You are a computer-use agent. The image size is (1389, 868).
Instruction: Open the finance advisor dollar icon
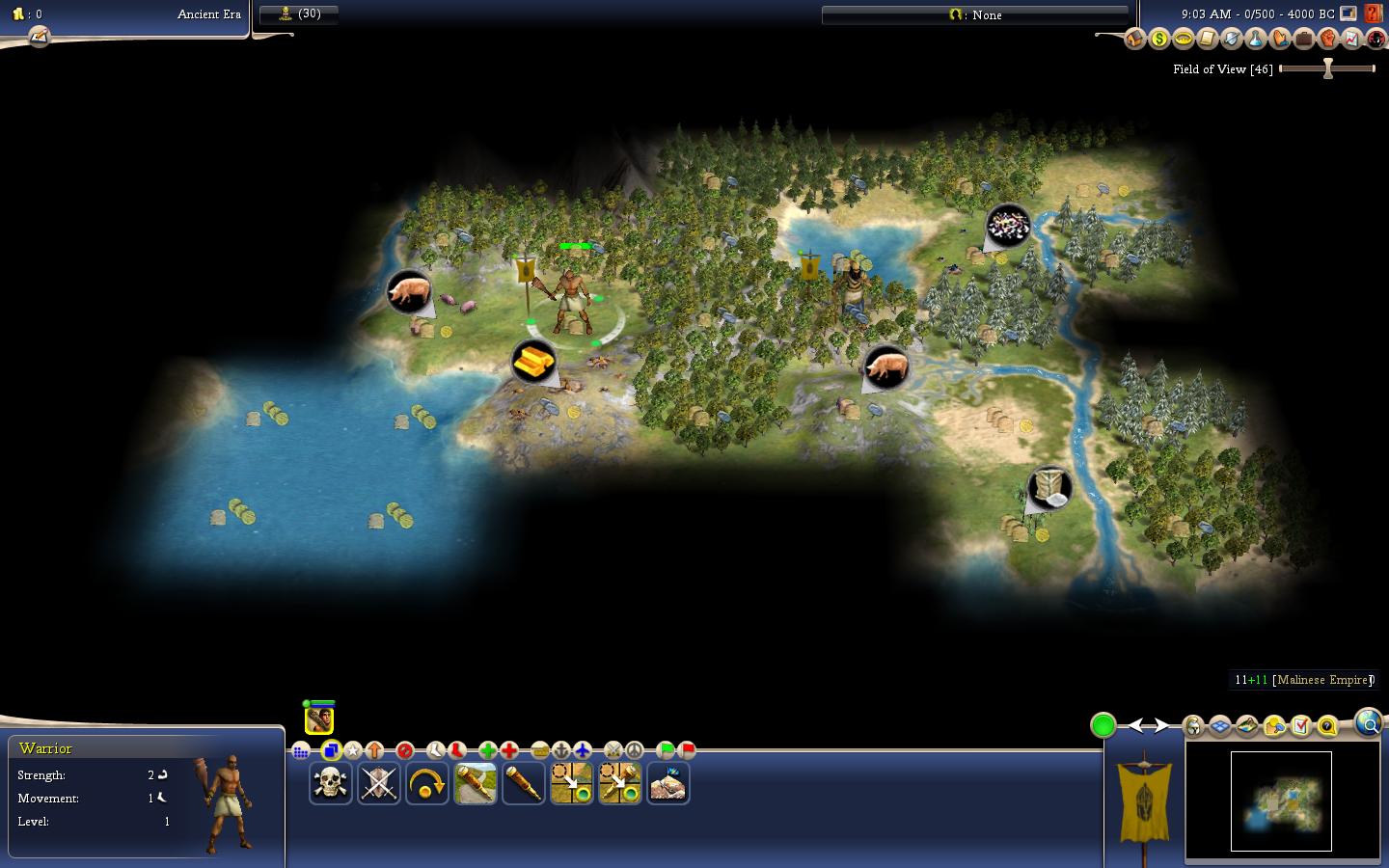pos(1158,40)
